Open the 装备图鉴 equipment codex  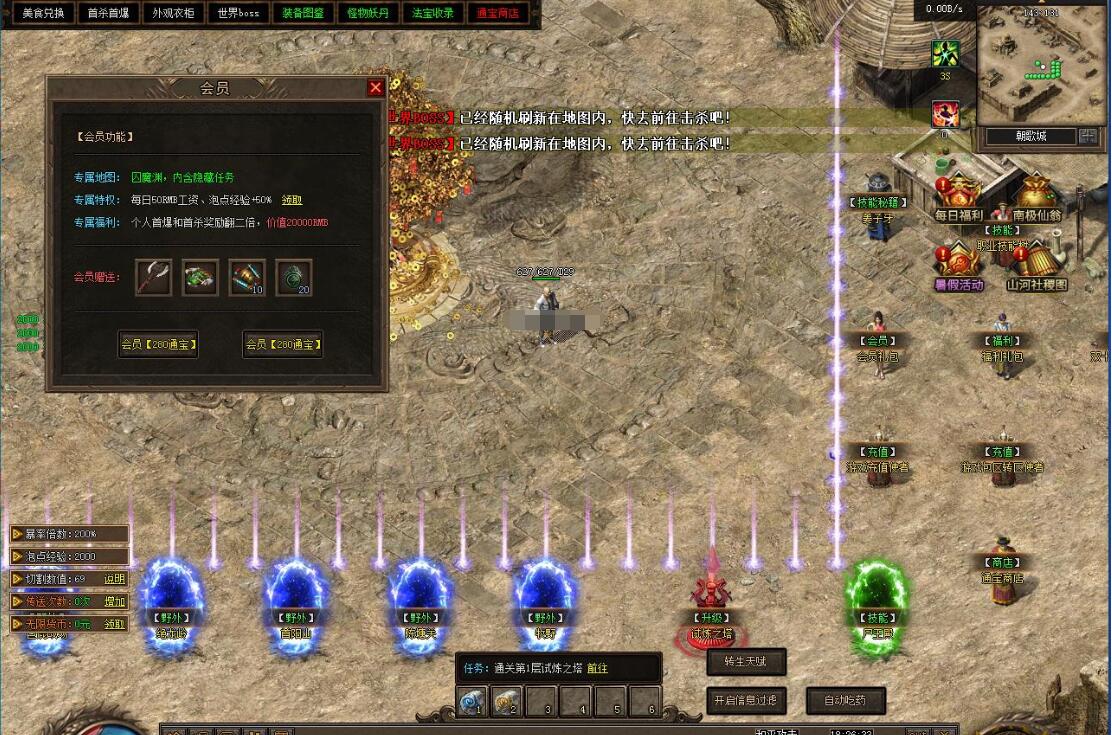[303, 13]
